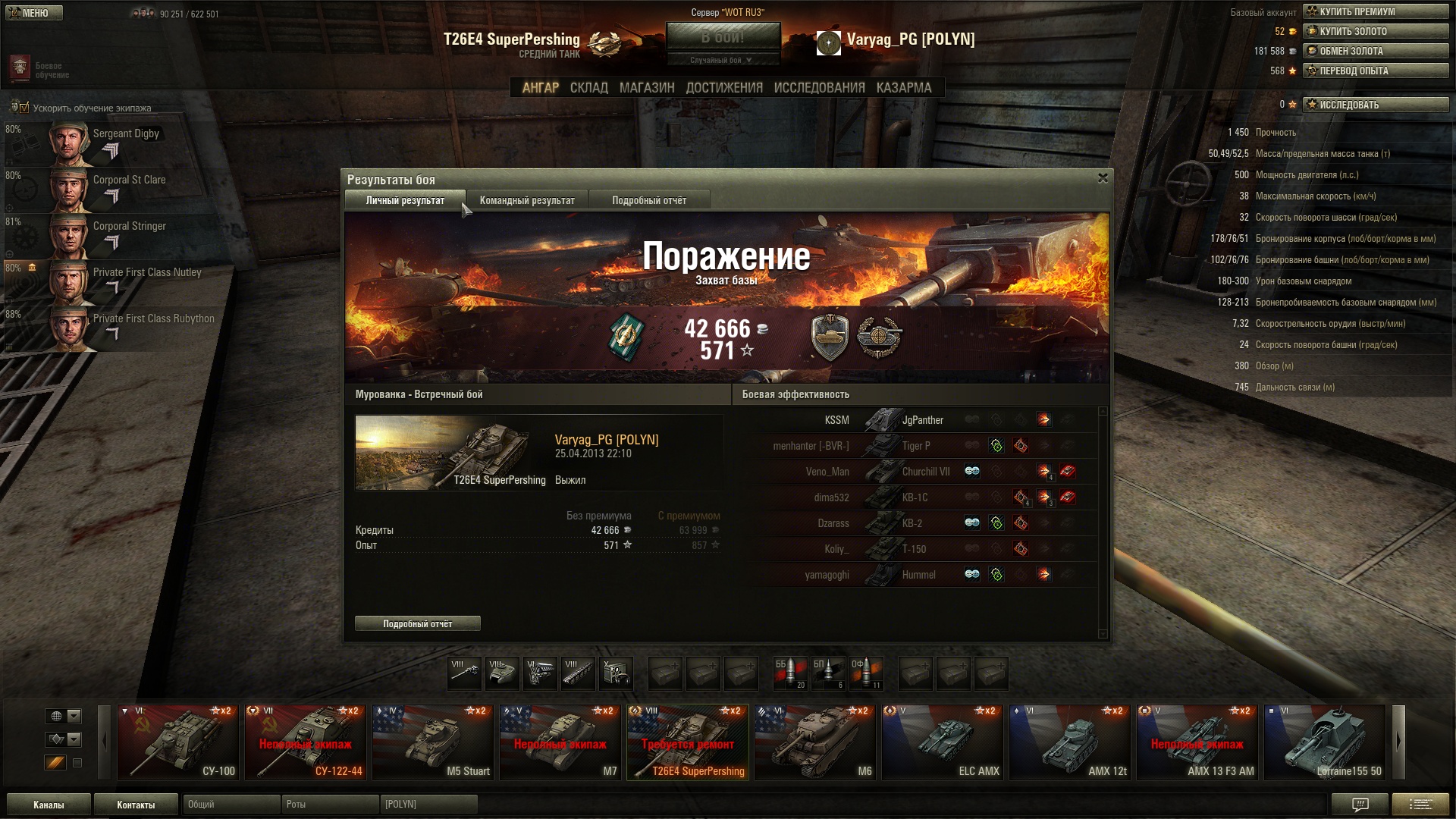Go to the СКЛАД section
The width and height of the screenshot is (1456, 819).
588,88
